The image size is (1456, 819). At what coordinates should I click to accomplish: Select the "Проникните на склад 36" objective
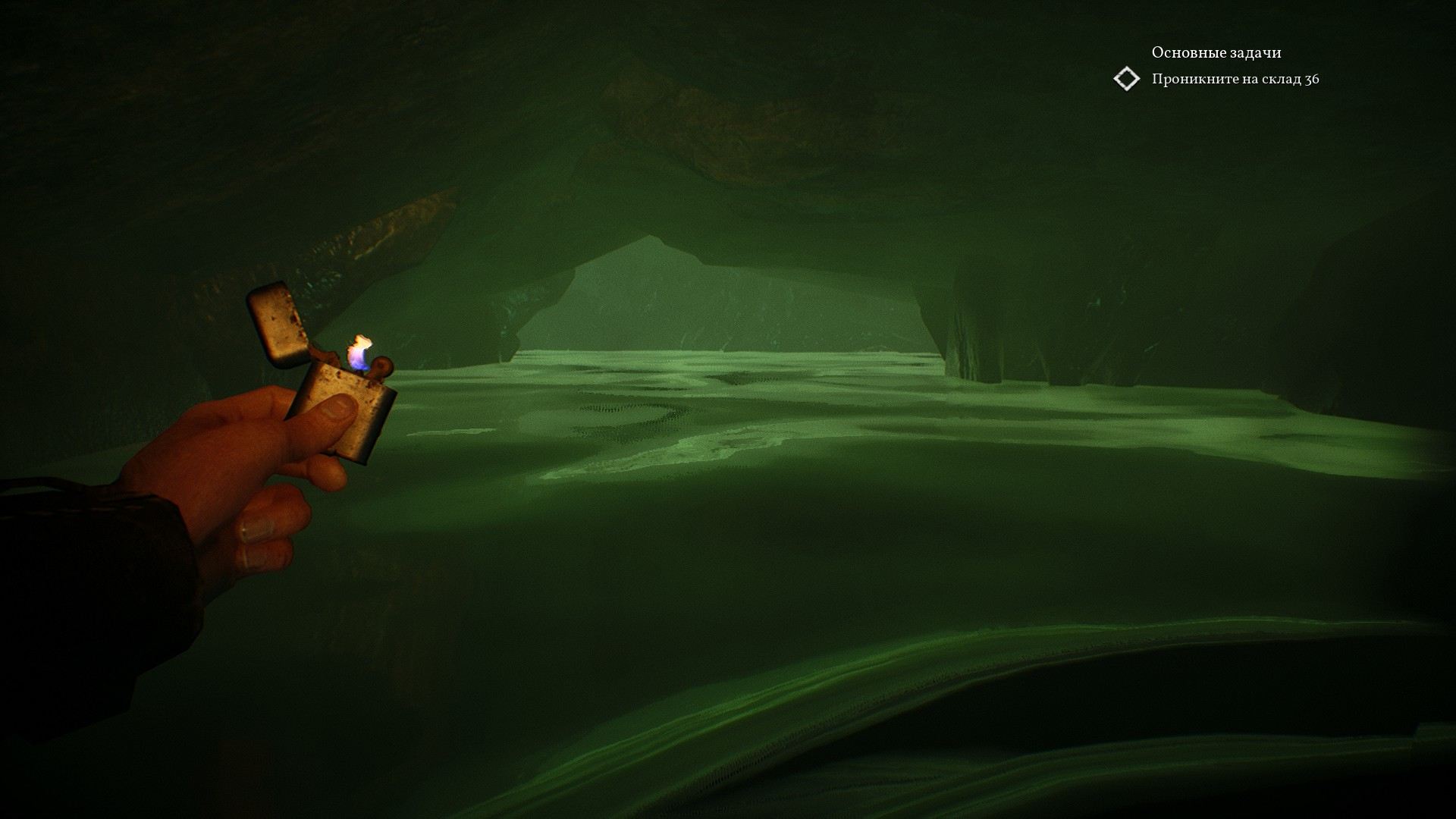(1235, 80)
